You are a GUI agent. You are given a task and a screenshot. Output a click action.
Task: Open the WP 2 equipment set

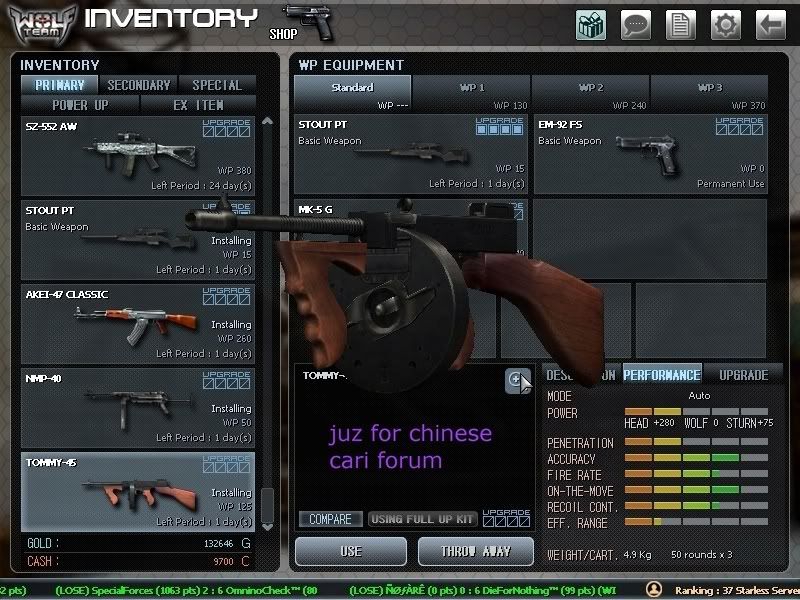(x=591, y=93)
